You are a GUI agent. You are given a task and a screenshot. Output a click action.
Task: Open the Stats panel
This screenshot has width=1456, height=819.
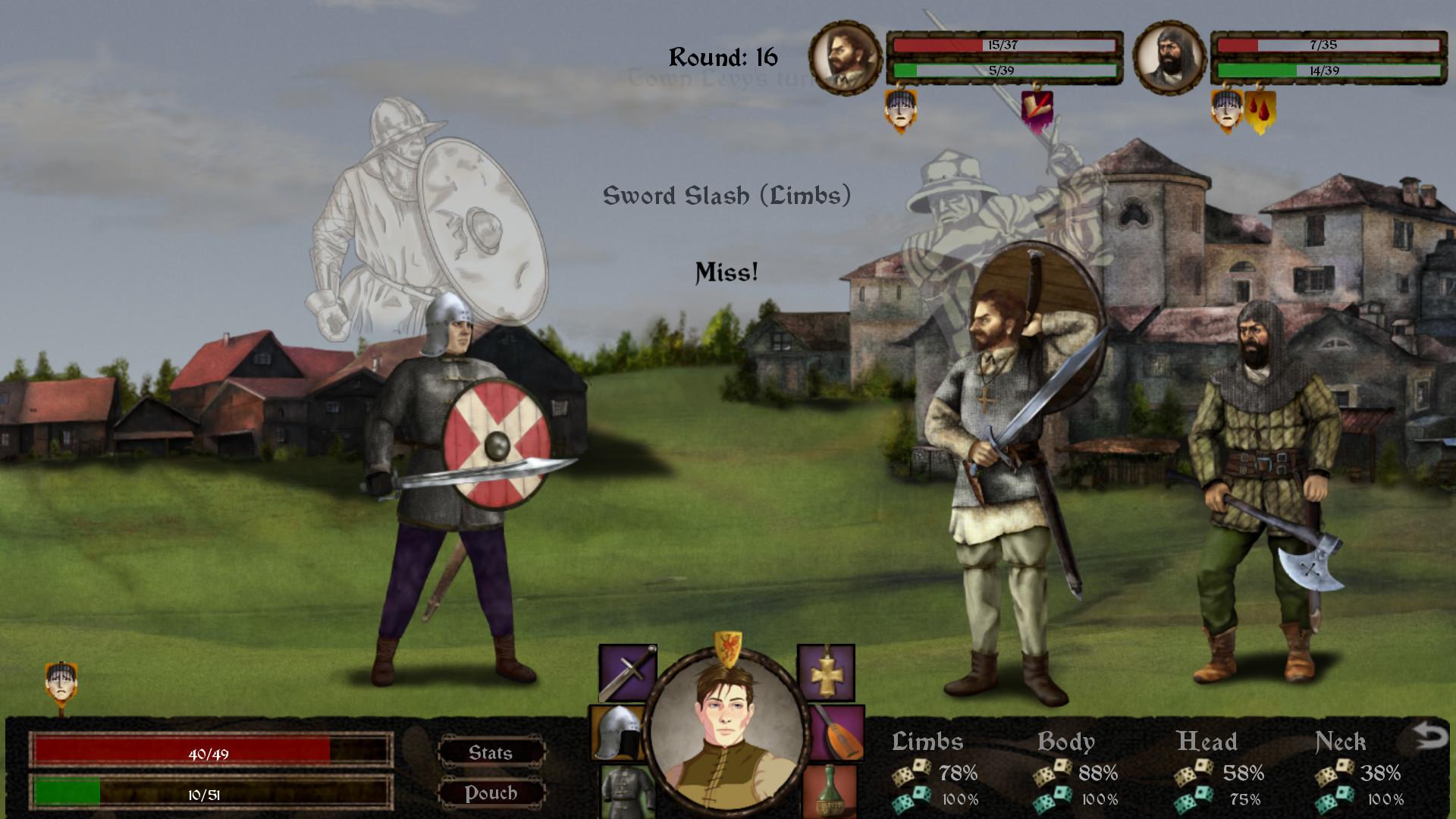click(x=492, y=752)
